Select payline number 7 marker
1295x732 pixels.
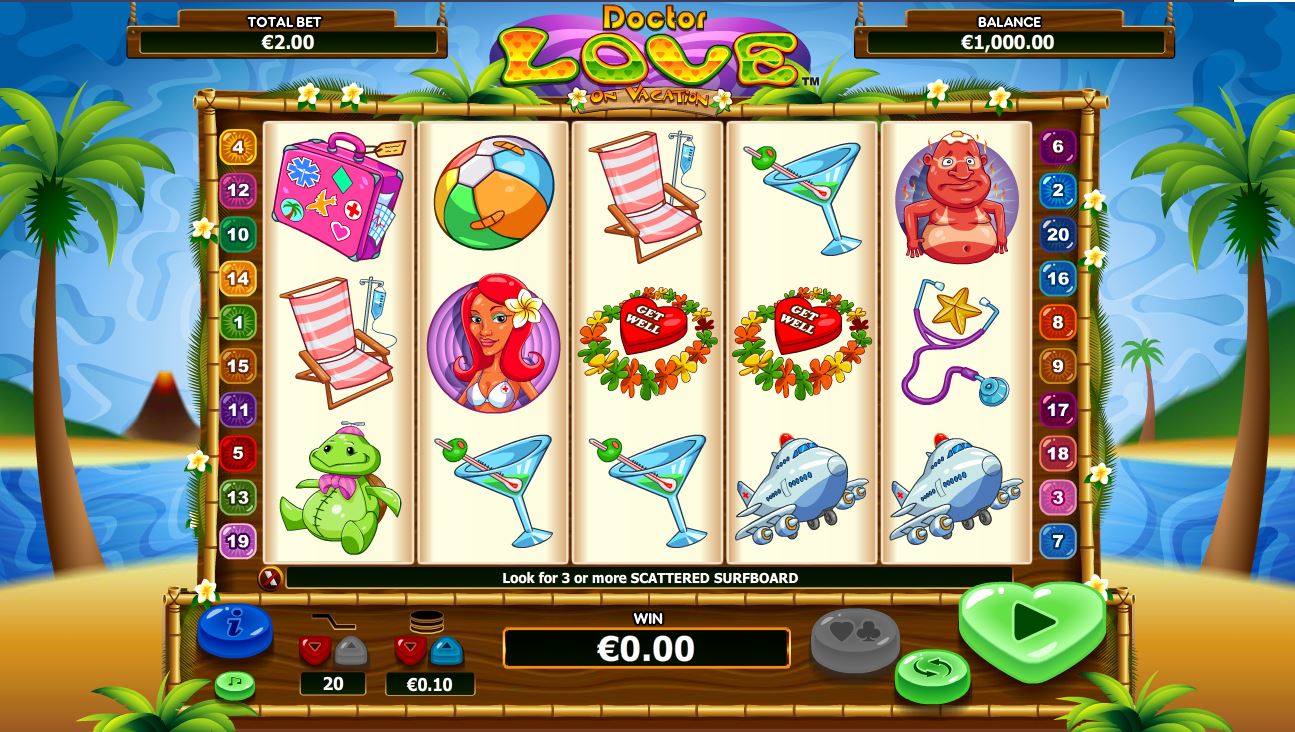pos(1058,541)
